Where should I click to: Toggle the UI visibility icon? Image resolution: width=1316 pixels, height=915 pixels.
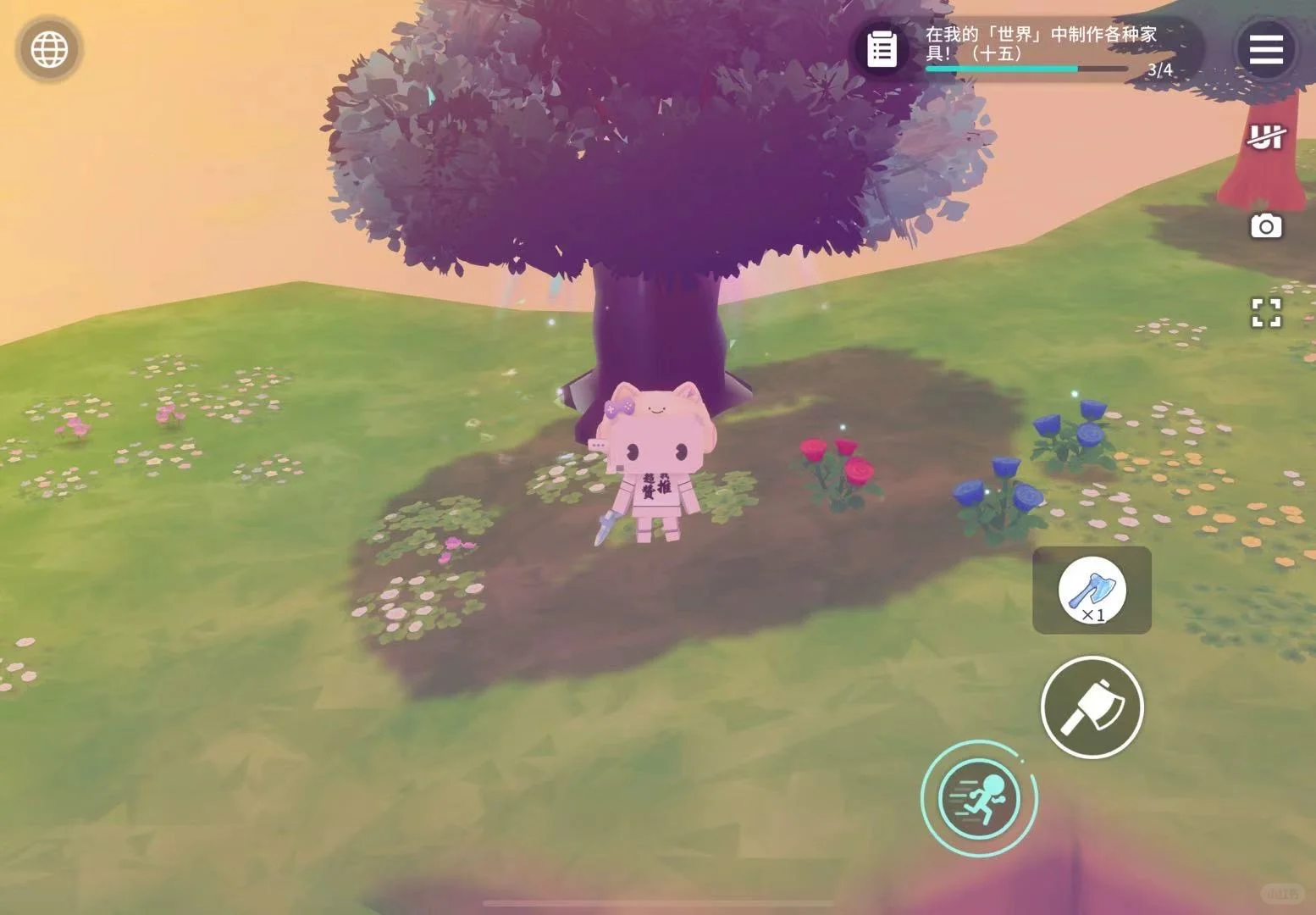click(1266, 137)
